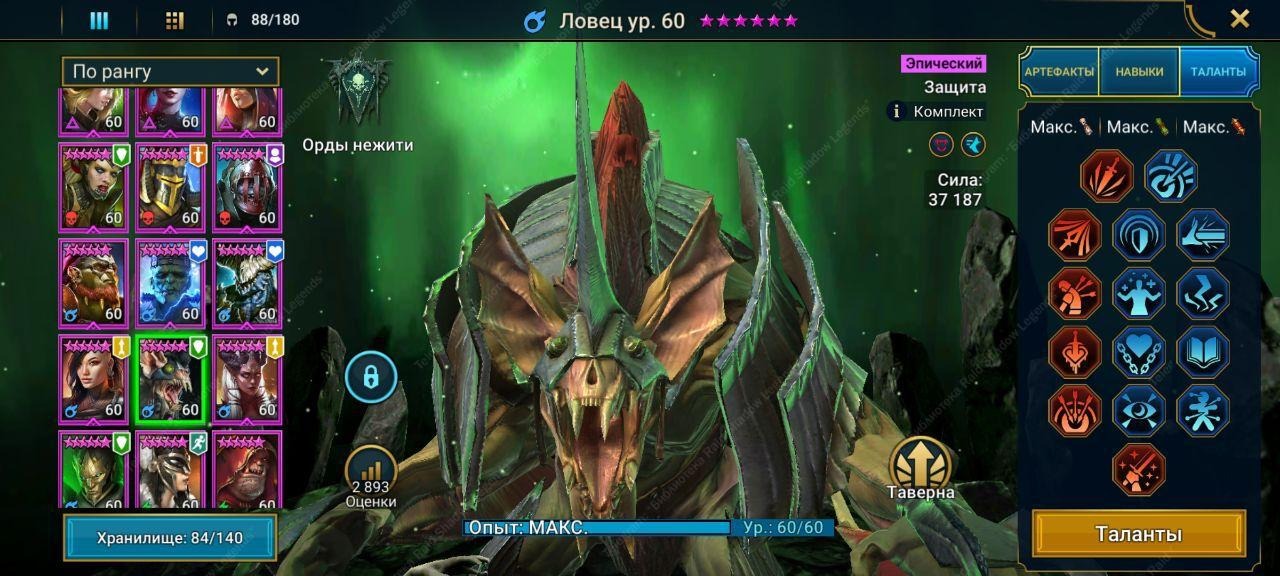Go to the Таверна
Image resolution: width=1280 pixels, height=576 pixels.
(x=921, y=468)
